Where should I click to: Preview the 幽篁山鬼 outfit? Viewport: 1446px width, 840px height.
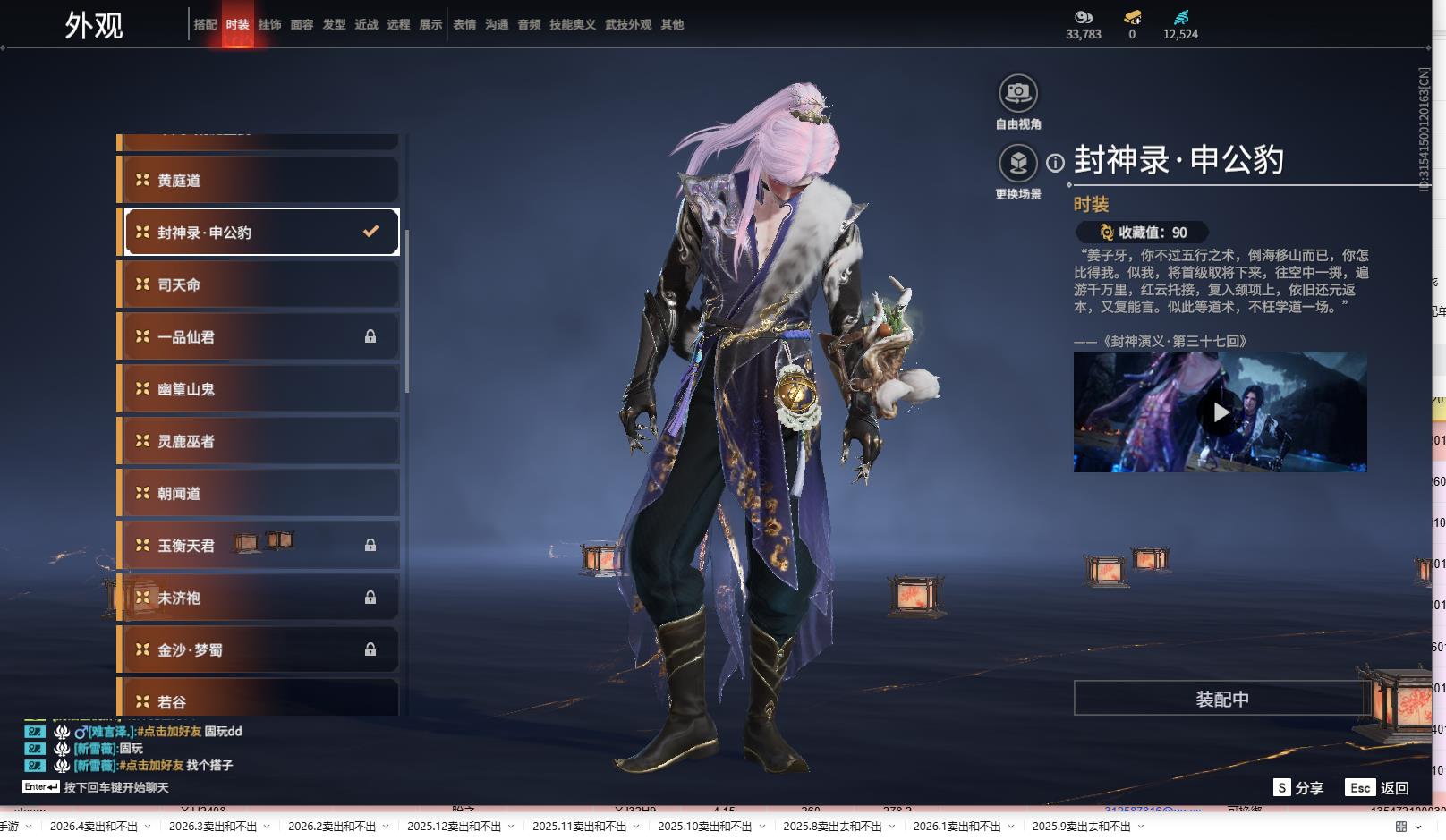259,389
